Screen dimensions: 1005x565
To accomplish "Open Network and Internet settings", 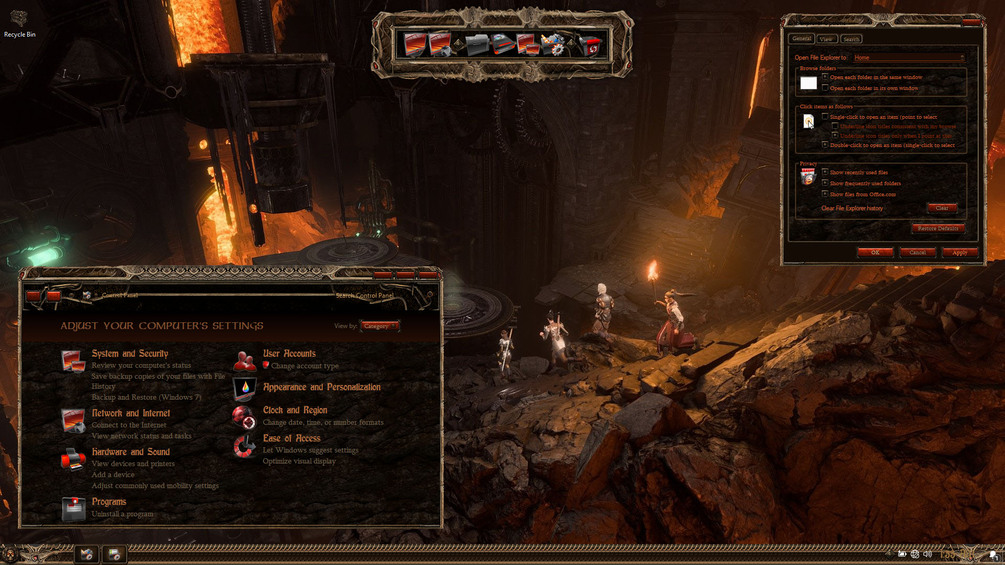I will click(x=131, y=413).
